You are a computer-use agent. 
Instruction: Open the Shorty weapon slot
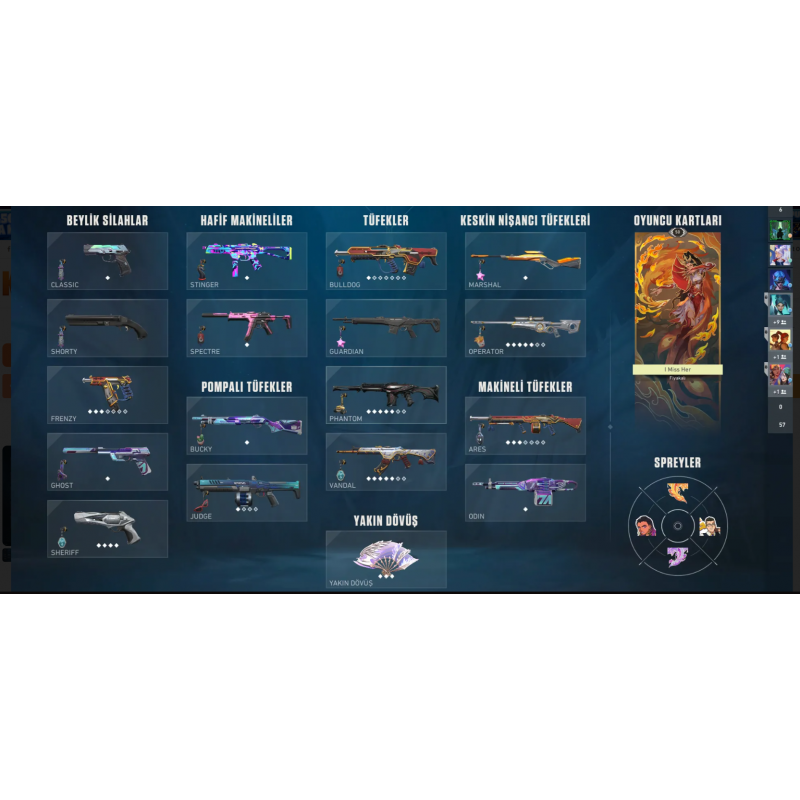coord(107,328)
